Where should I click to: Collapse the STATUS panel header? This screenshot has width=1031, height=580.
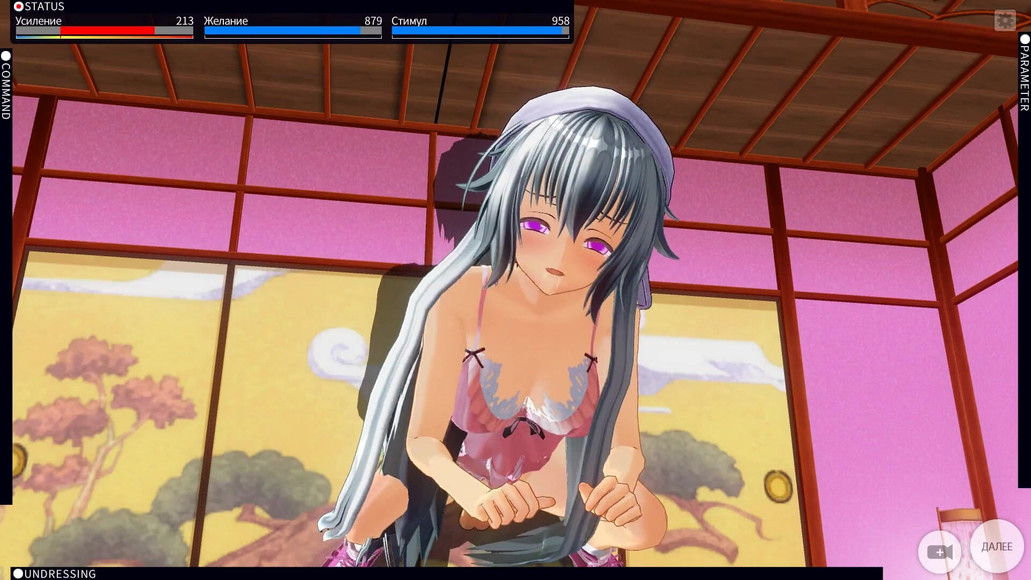pyautogui.click(x=40, y=7)
